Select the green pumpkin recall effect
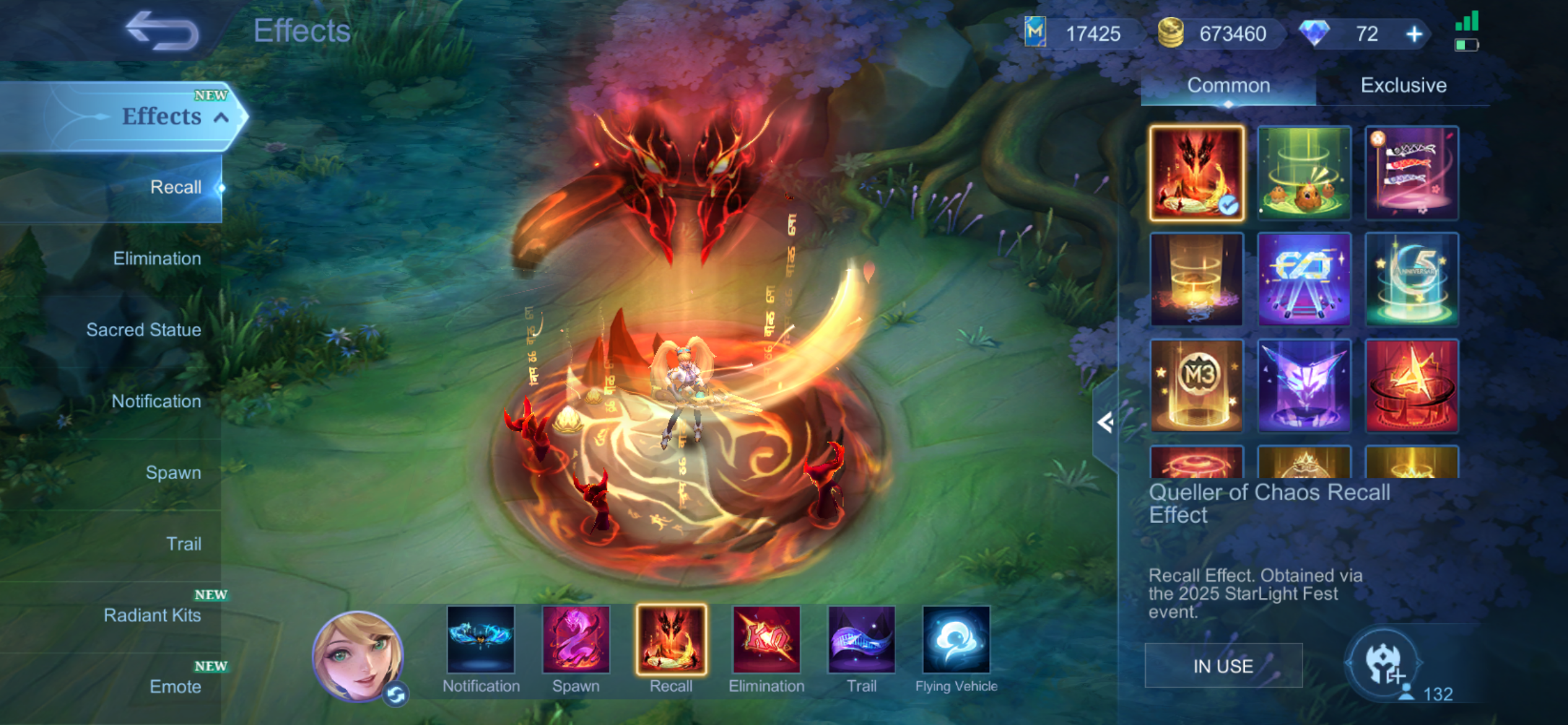 [1304, 173]
